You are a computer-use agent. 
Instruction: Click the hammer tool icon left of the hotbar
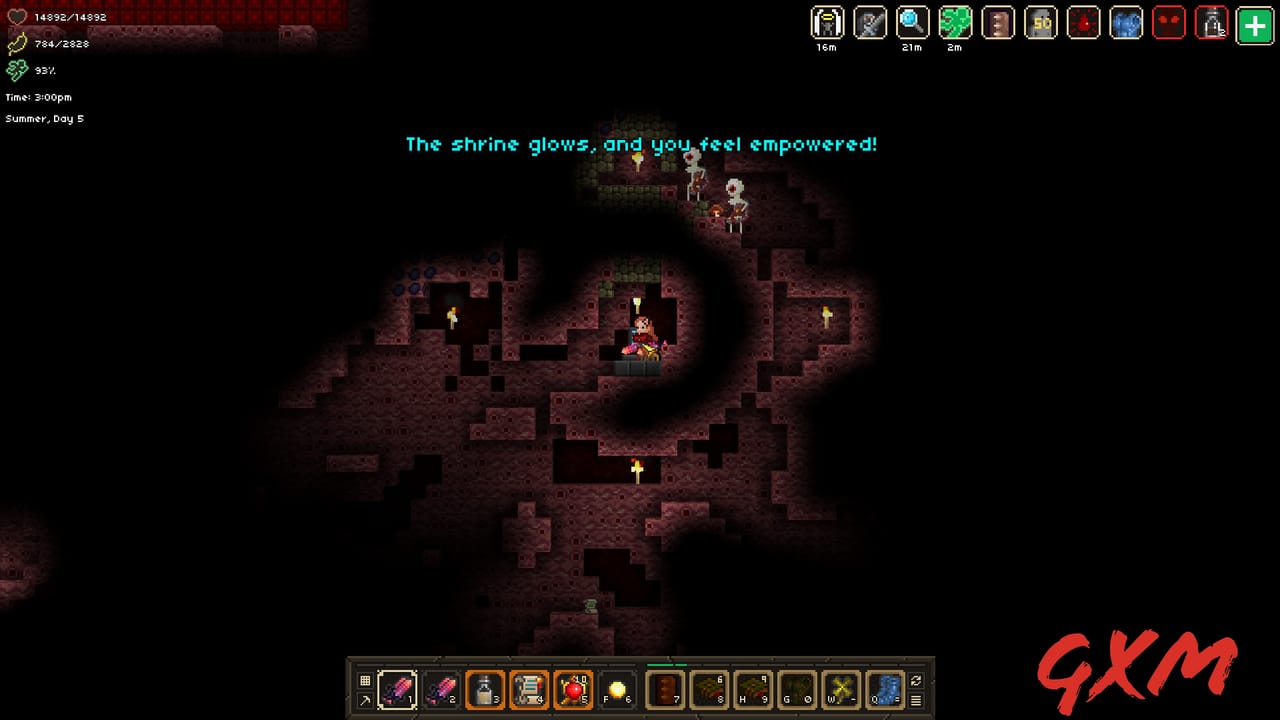click(365, 701)
